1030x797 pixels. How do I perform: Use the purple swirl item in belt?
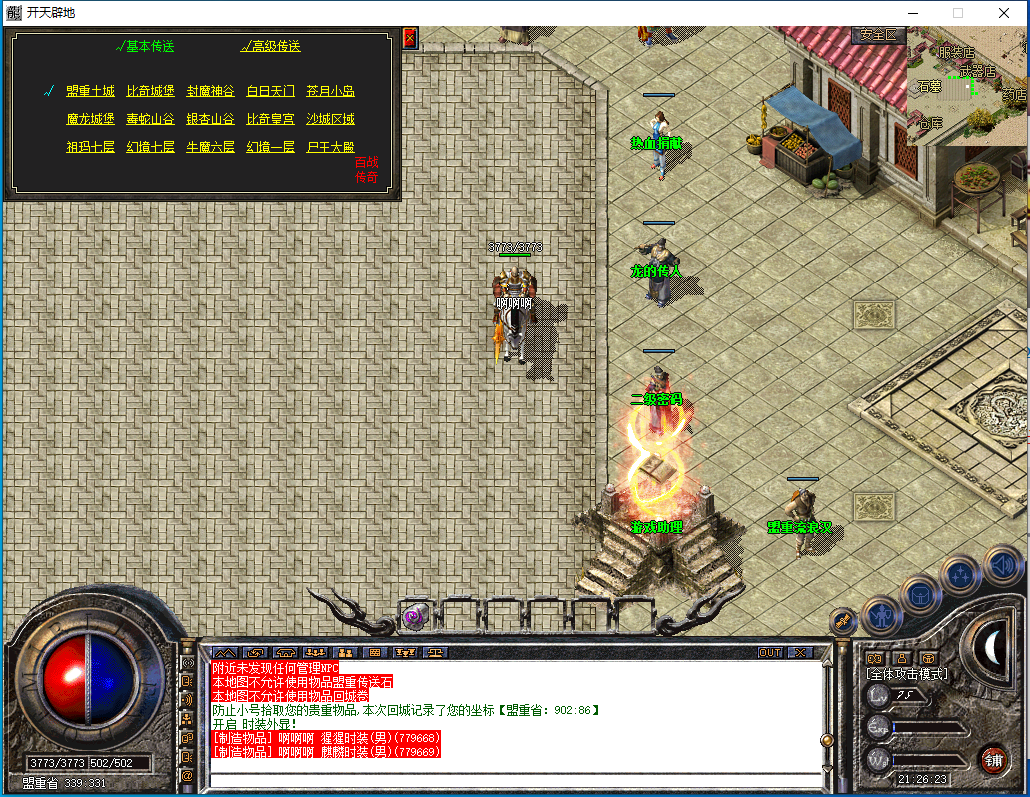pyautogui.click(x=413, y=617)
